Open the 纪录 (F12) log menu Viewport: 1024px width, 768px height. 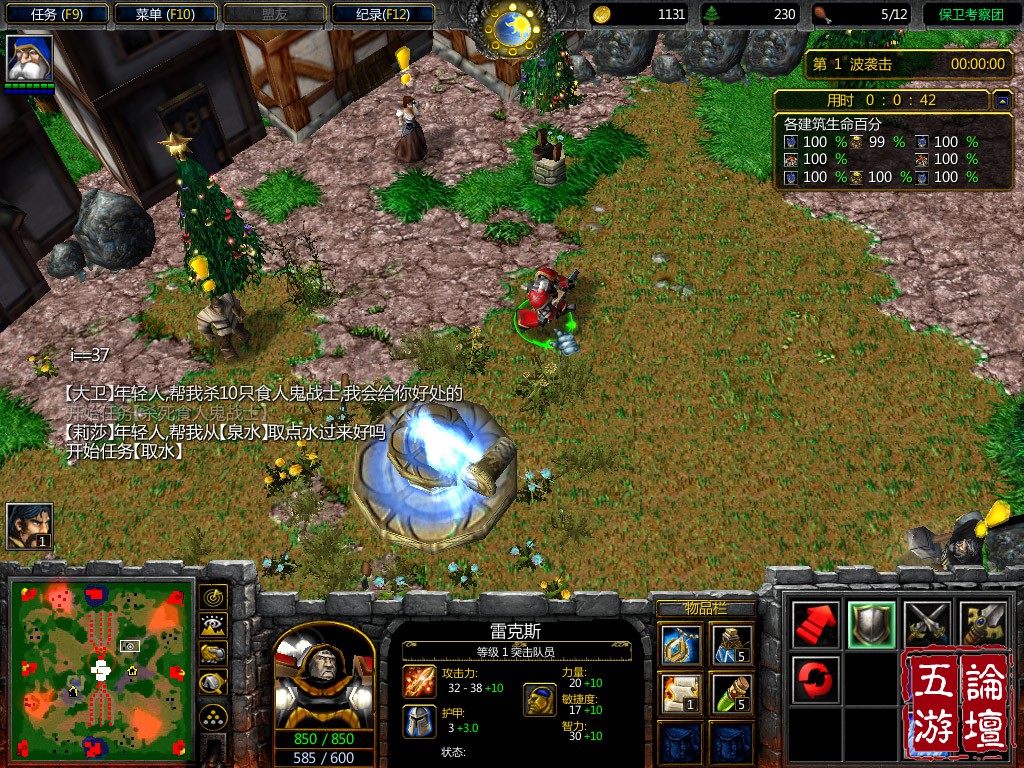click(x=383, y=14)
